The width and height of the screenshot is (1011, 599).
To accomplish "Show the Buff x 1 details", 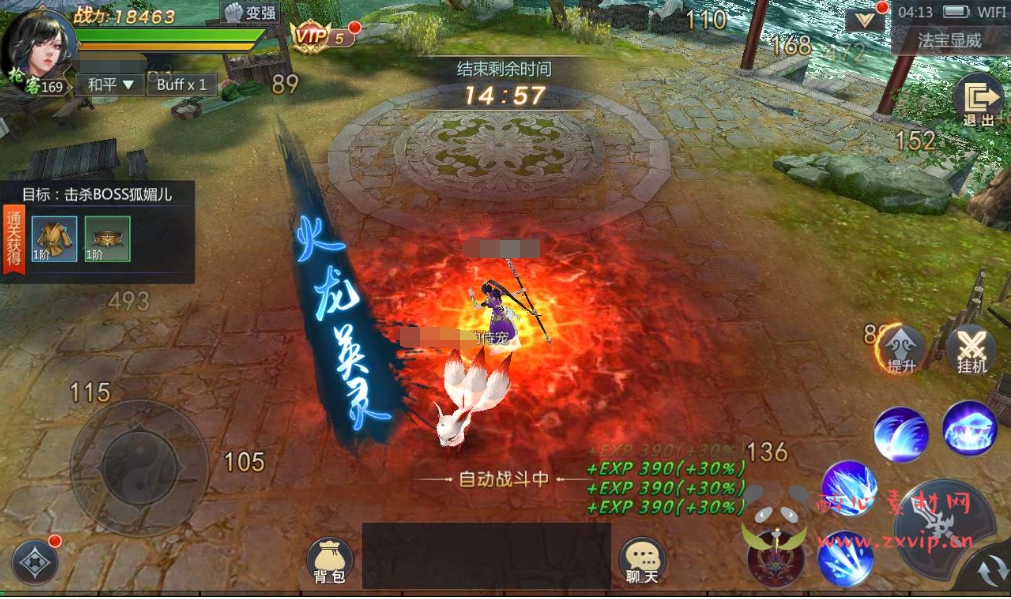I will click(182, 85).
